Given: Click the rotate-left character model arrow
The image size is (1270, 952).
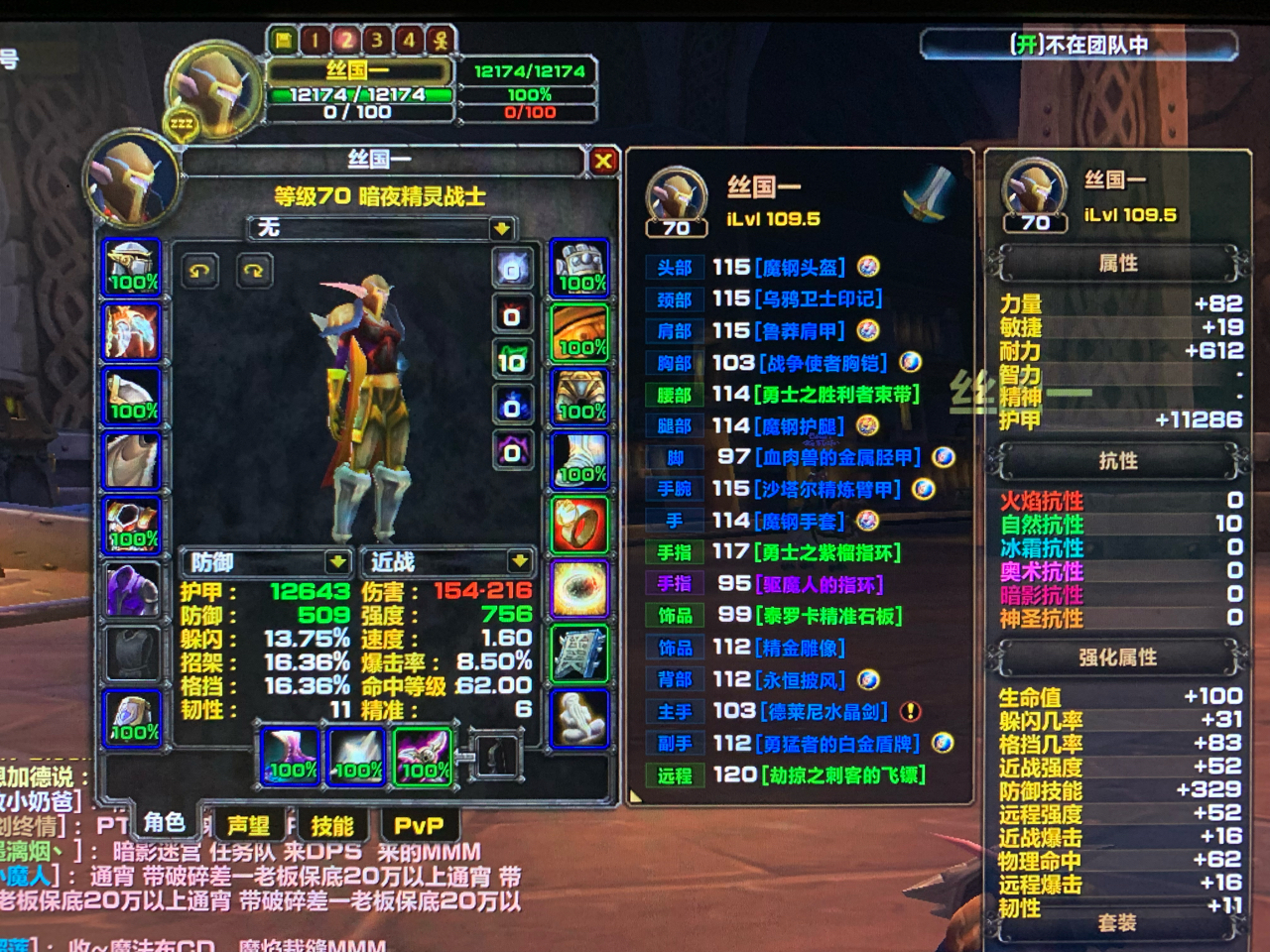Looking at the screenshot, I should click(x=199, y=270).
